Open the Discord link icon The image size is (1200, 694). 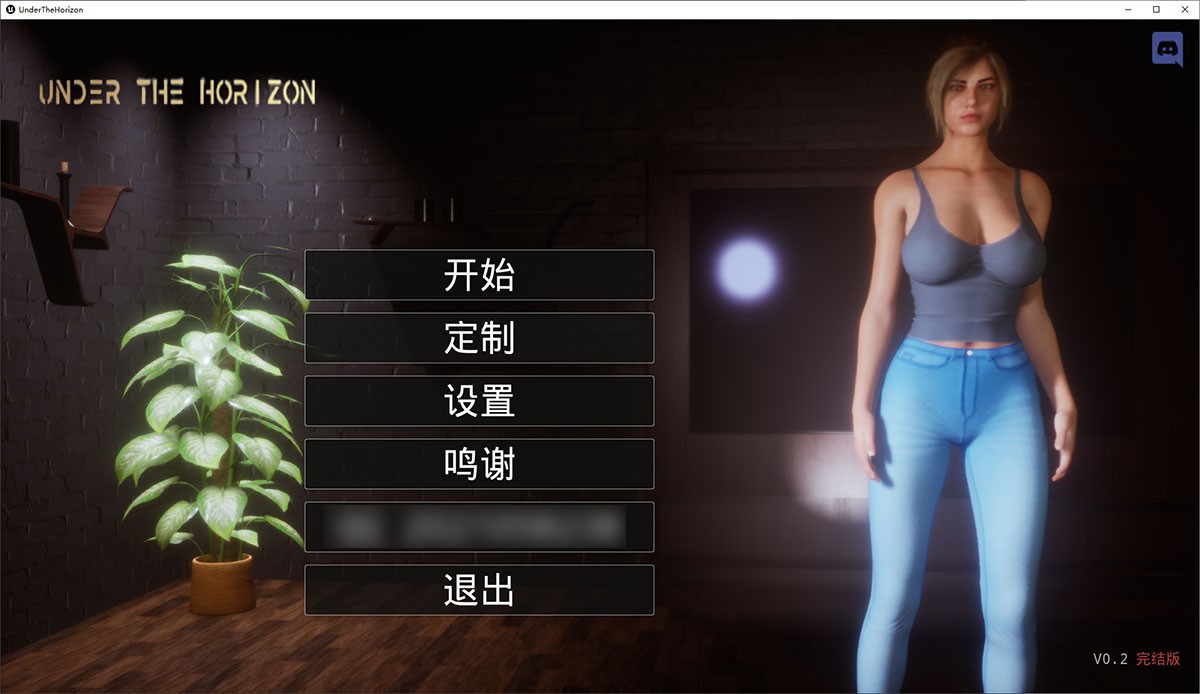1167,49
